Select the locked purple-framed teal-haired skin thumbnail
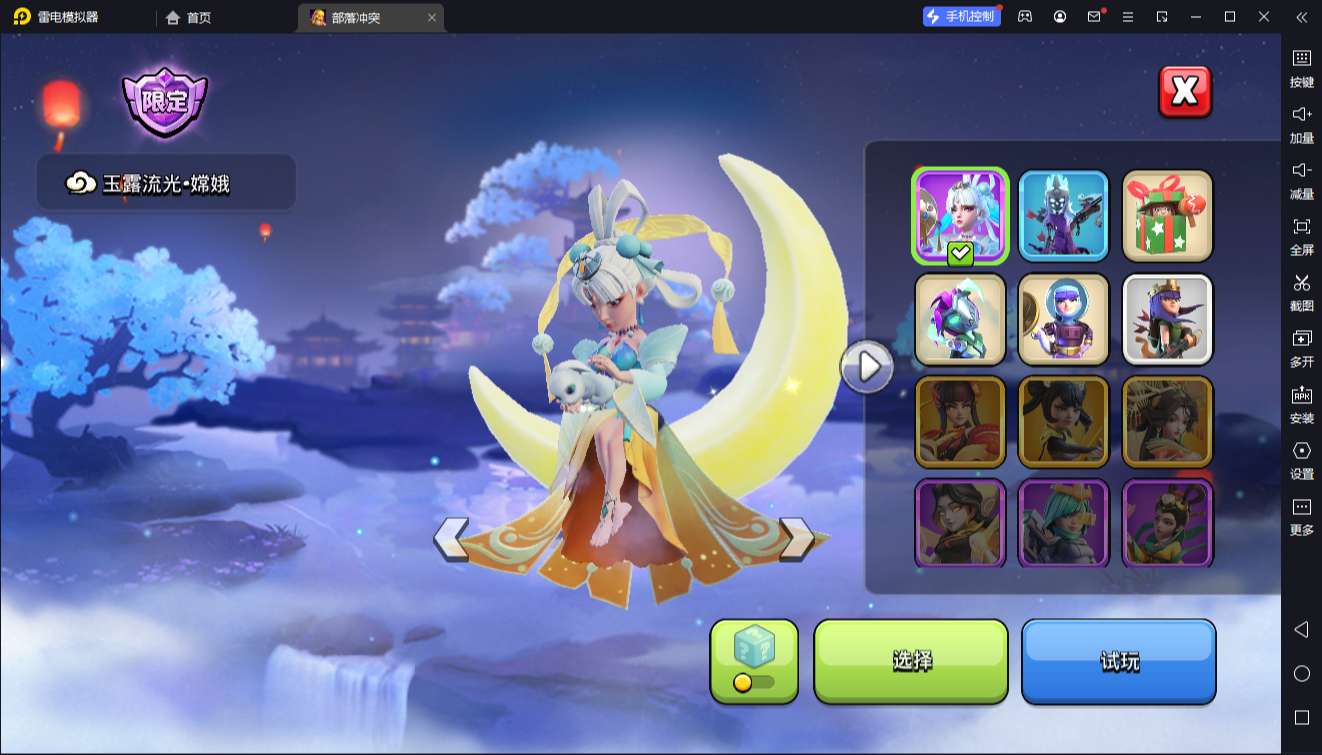Image resolution: width=1322 pixels, height=755 pixels. (1063, 523)
